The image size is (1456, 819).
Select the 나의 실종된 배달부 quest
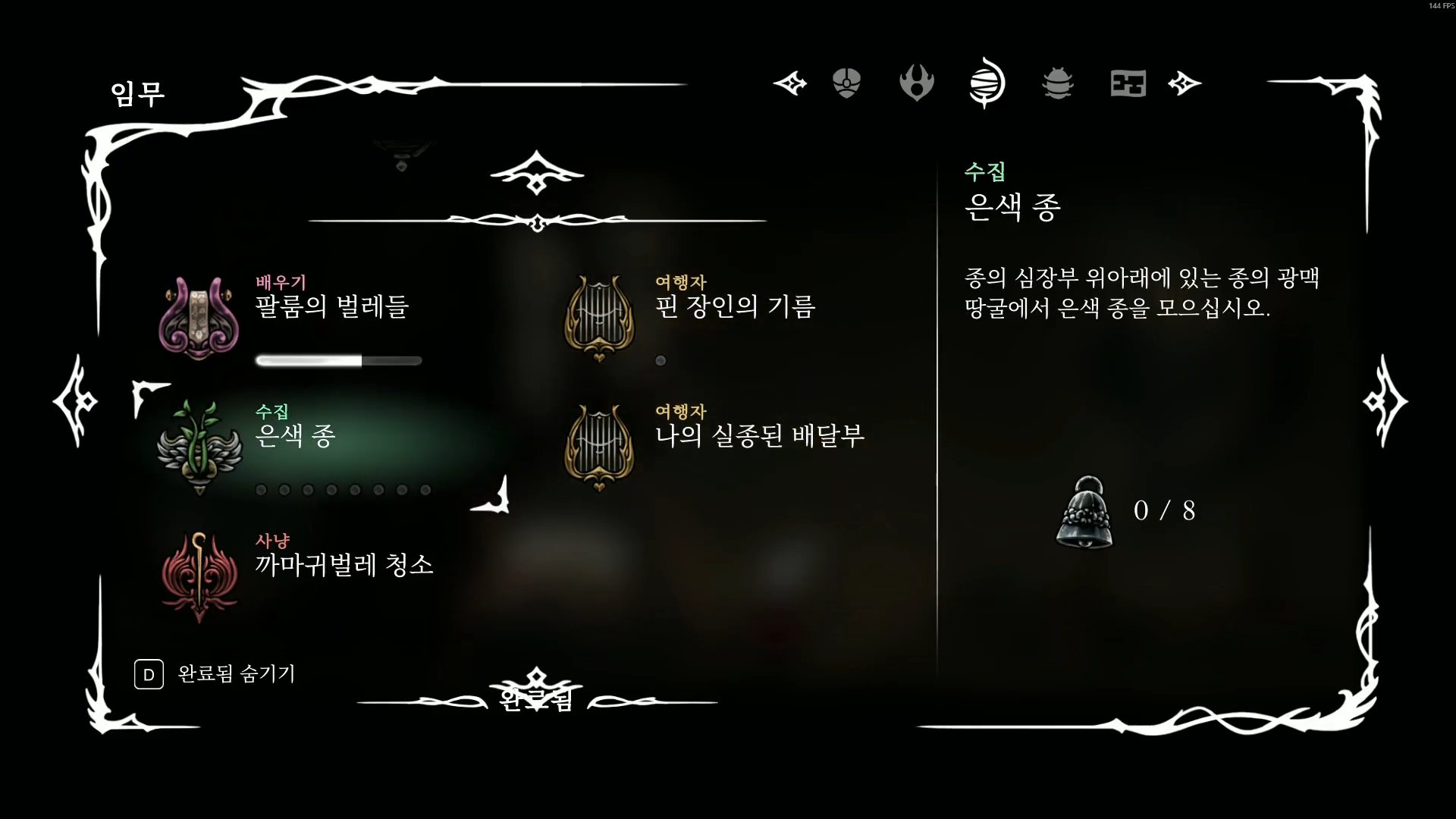[758, 437]
